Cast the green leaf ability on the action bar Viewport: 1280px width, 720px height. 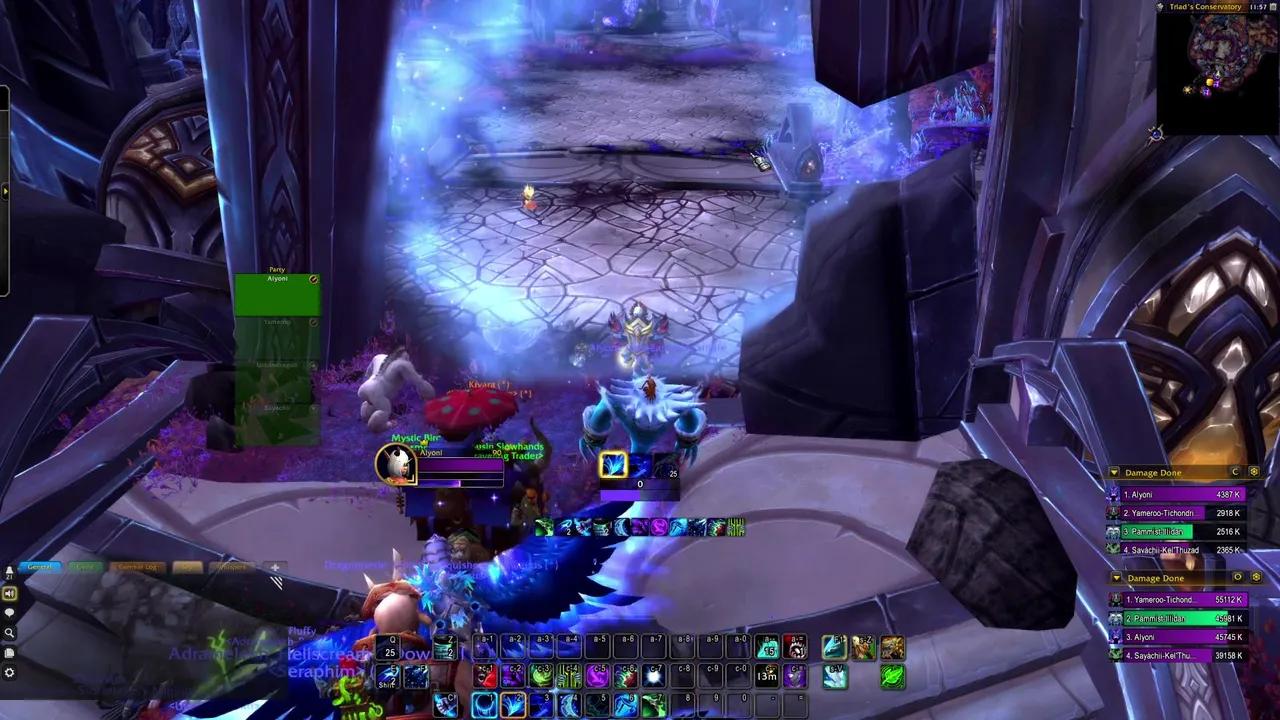point(893,678)
